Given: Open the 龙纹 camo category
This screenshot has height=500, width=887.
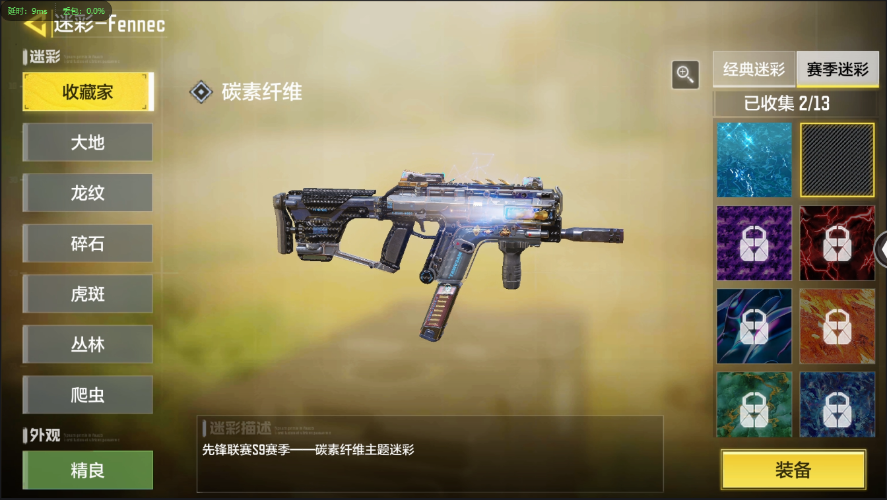Looking at the screenshot, I should click(x=88, y=193).
